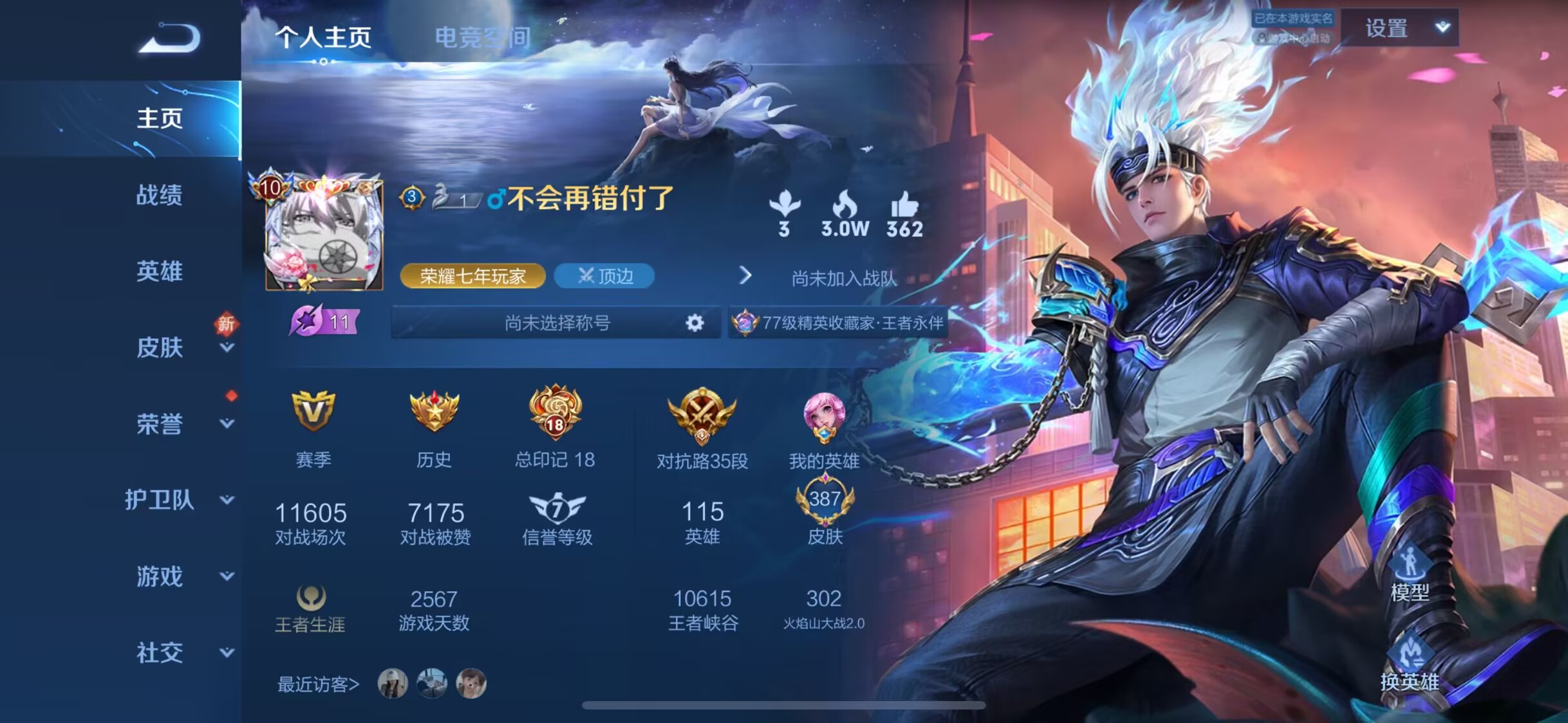Change showcased hero via 换英雄
Screen dimensions: 1568x723
click(1409, 666)
